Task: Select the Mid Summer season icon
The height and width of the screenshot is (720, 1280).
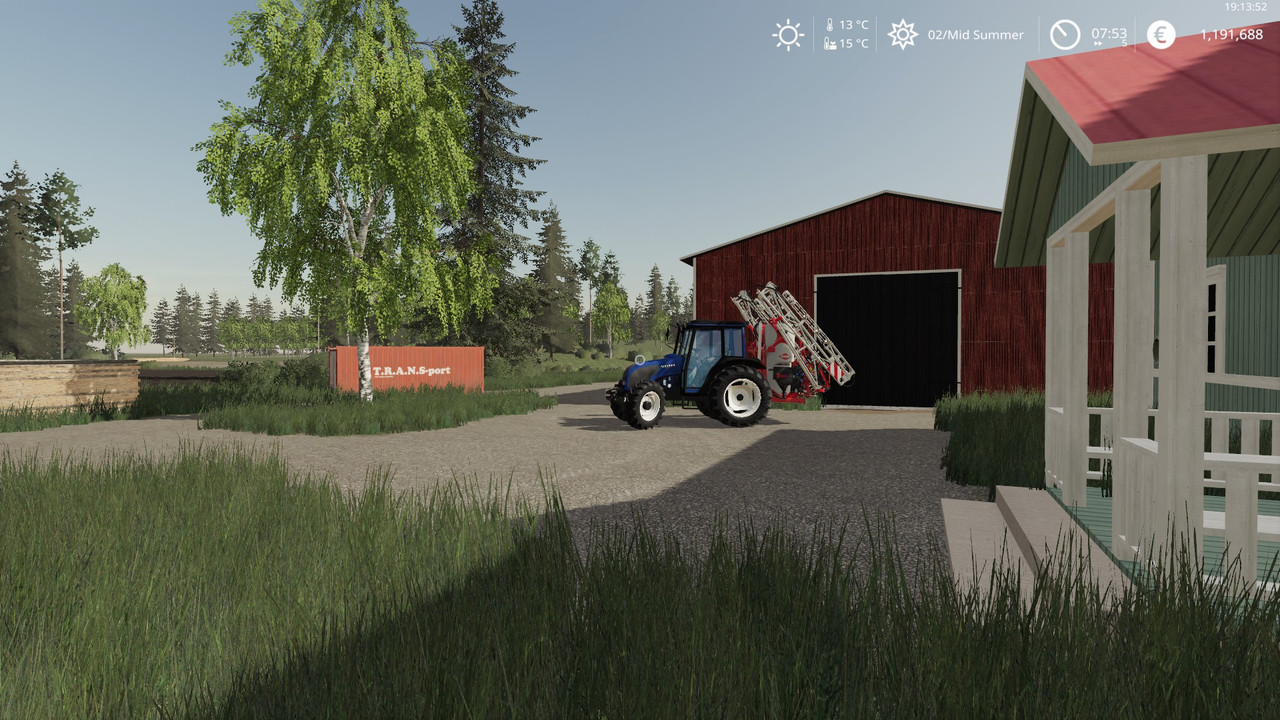Action: [x=903, y=35]
